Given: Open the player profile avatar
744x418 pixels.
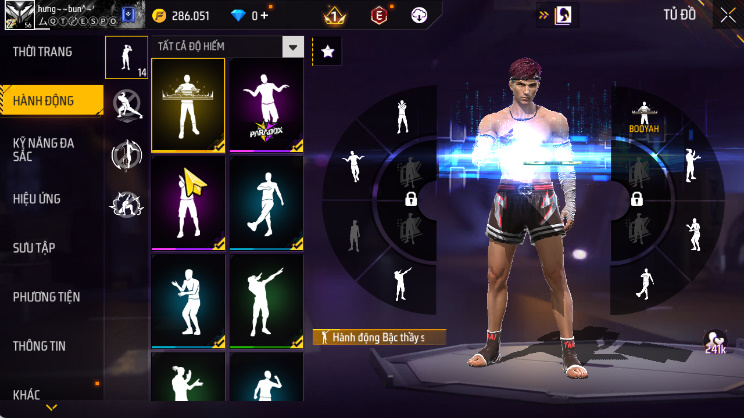Looking at the screenshot, I should 18,14.
